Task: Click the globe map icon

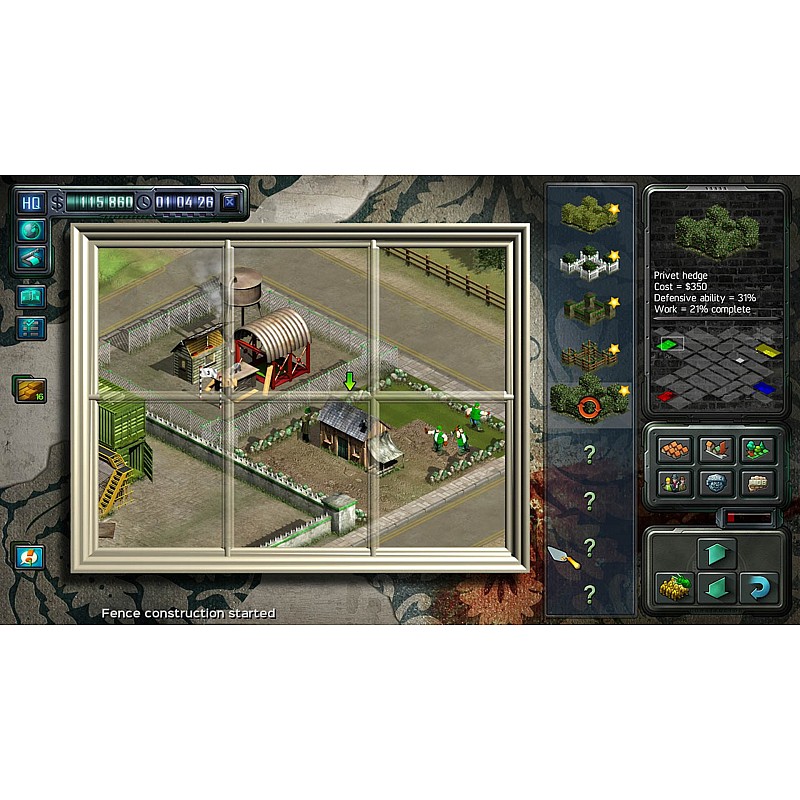Action: 30,230
